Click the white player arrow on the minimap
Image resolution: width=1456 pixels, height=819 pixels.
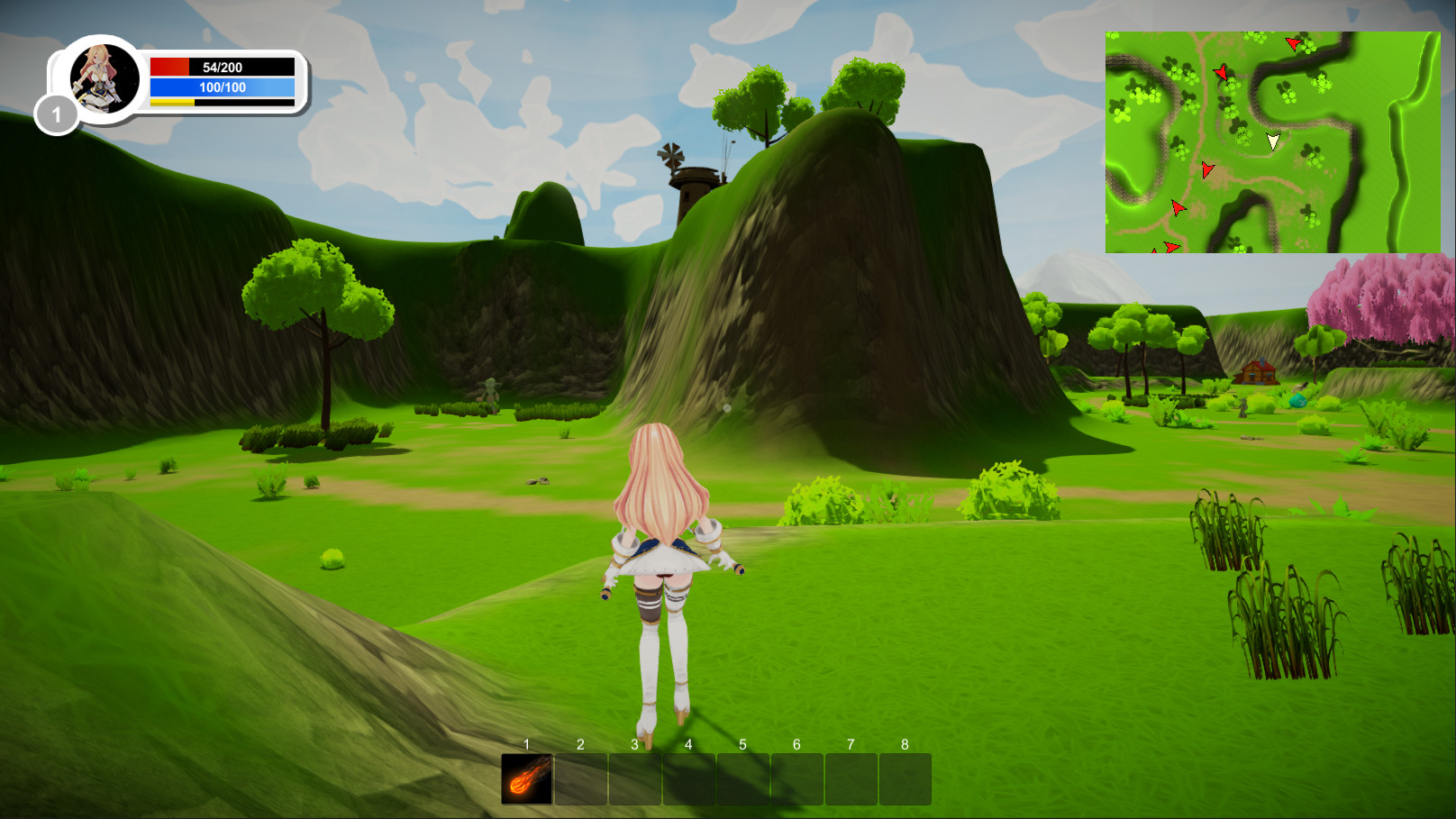coord(1273,141)
